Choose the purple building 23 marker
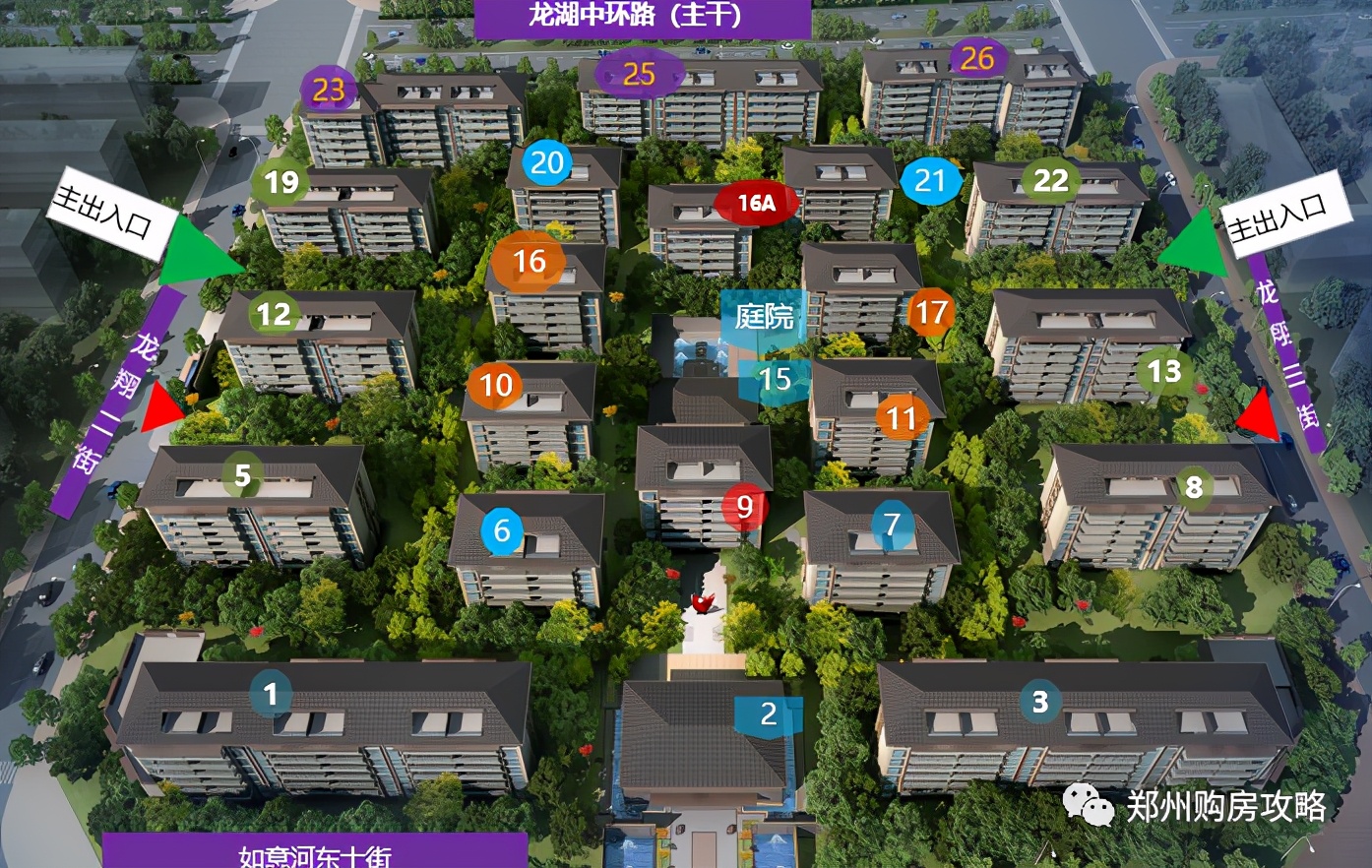This screenshot has width=1372, height=868. click(329, 91)
